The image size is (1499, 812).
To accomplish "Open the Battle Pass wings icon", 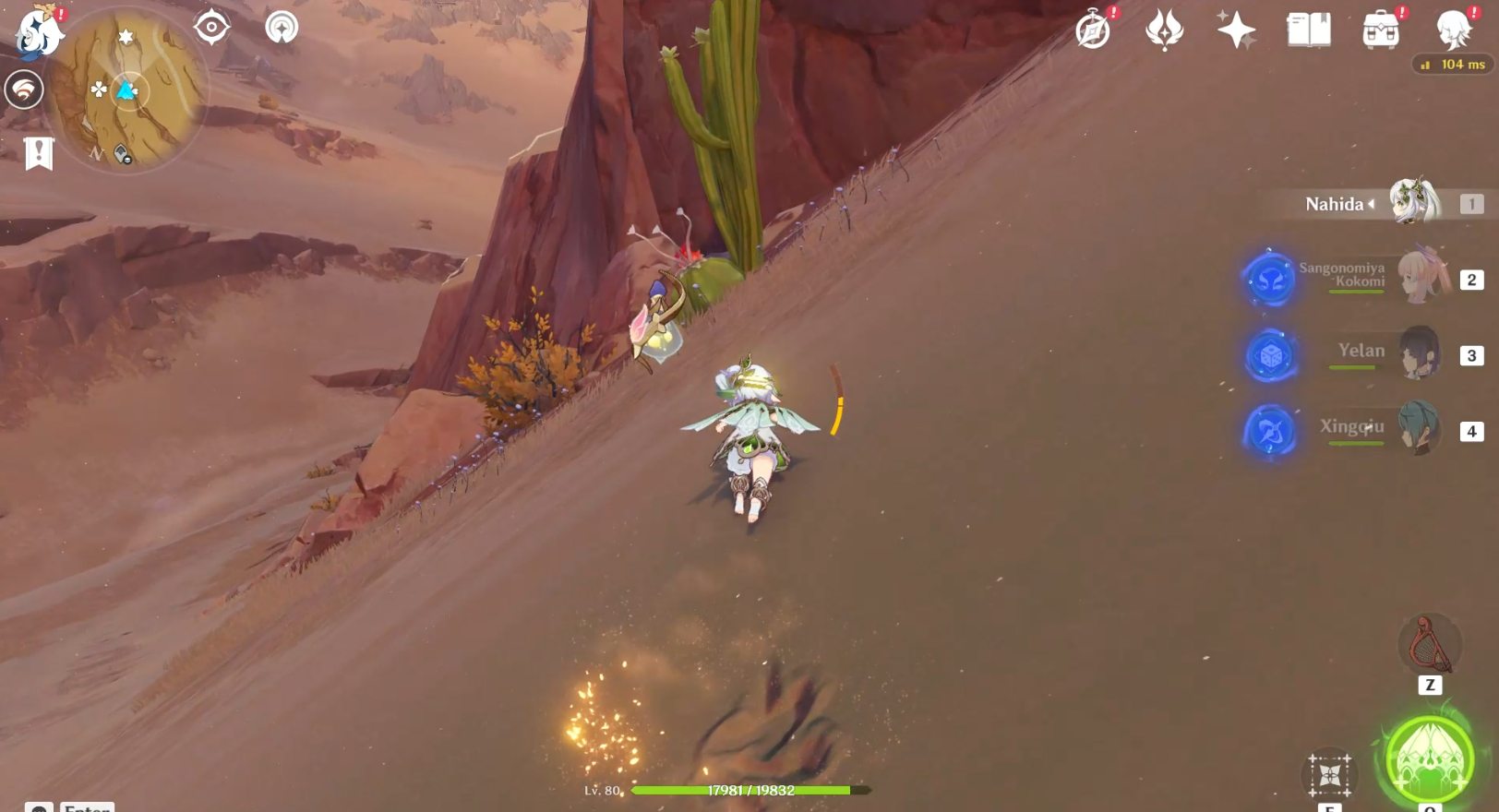I will point(1163,30).
